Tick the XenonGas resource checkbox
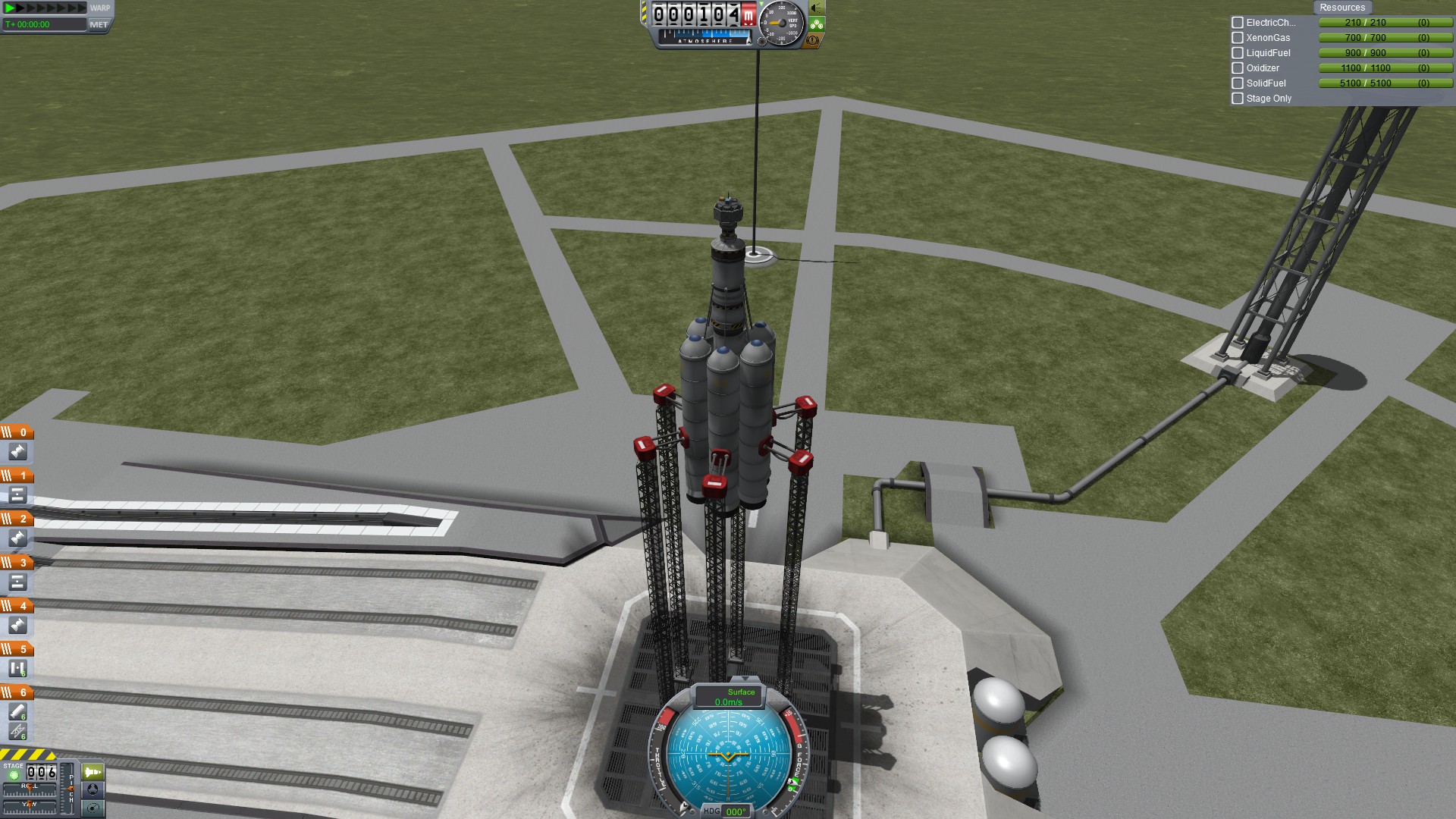1456x819 pixels. [1238, 38]
